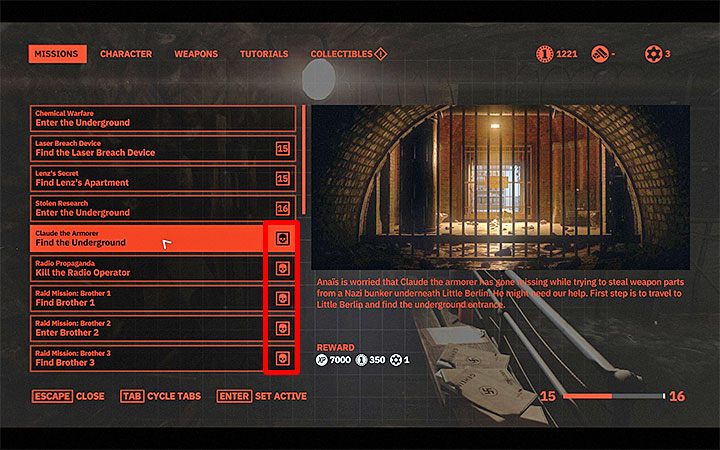
Task: Set the highlighted mission active
Action: point(261,396)
